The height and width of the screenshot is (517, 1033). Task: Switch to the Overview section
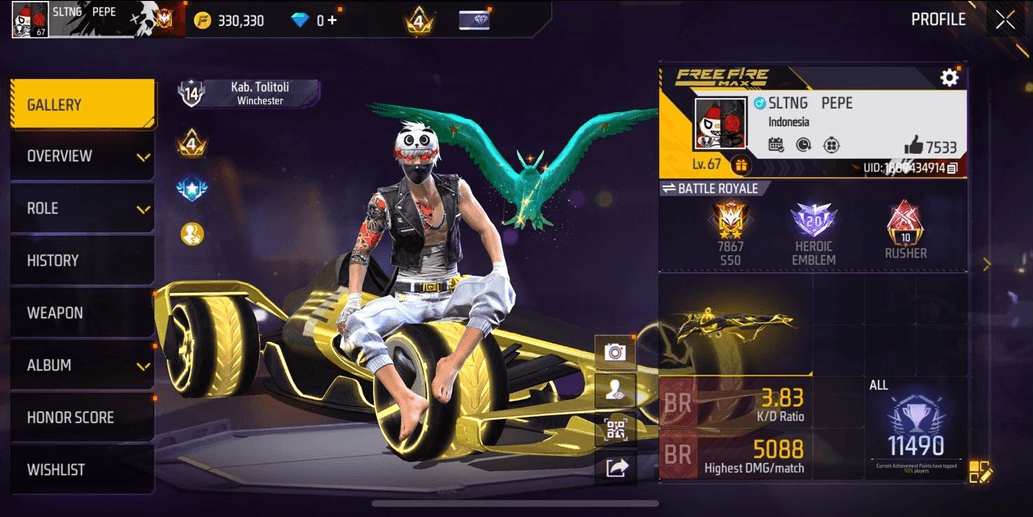82,157
